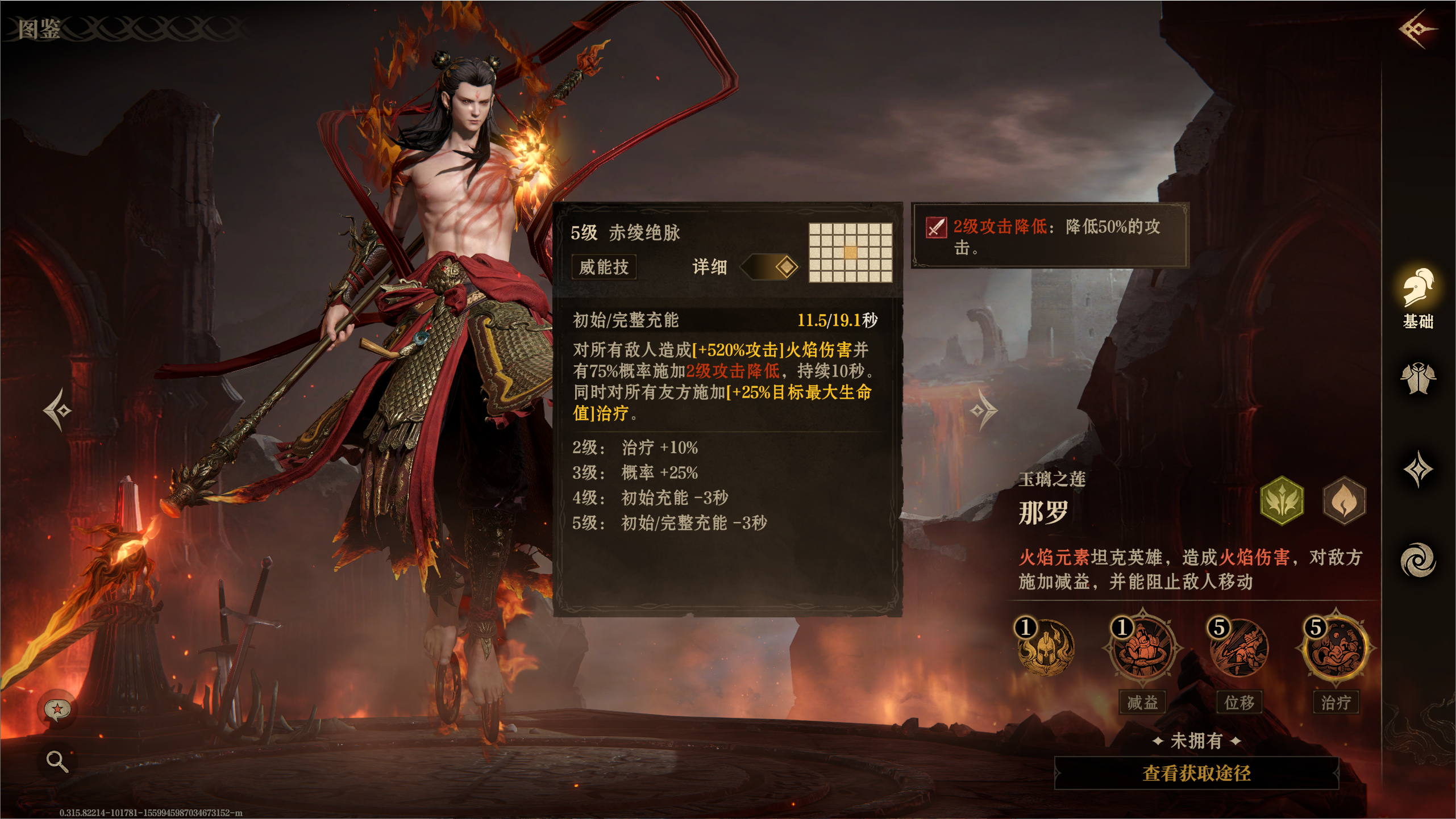Click the 查看获取途径 button

[x=1196, y=772]
